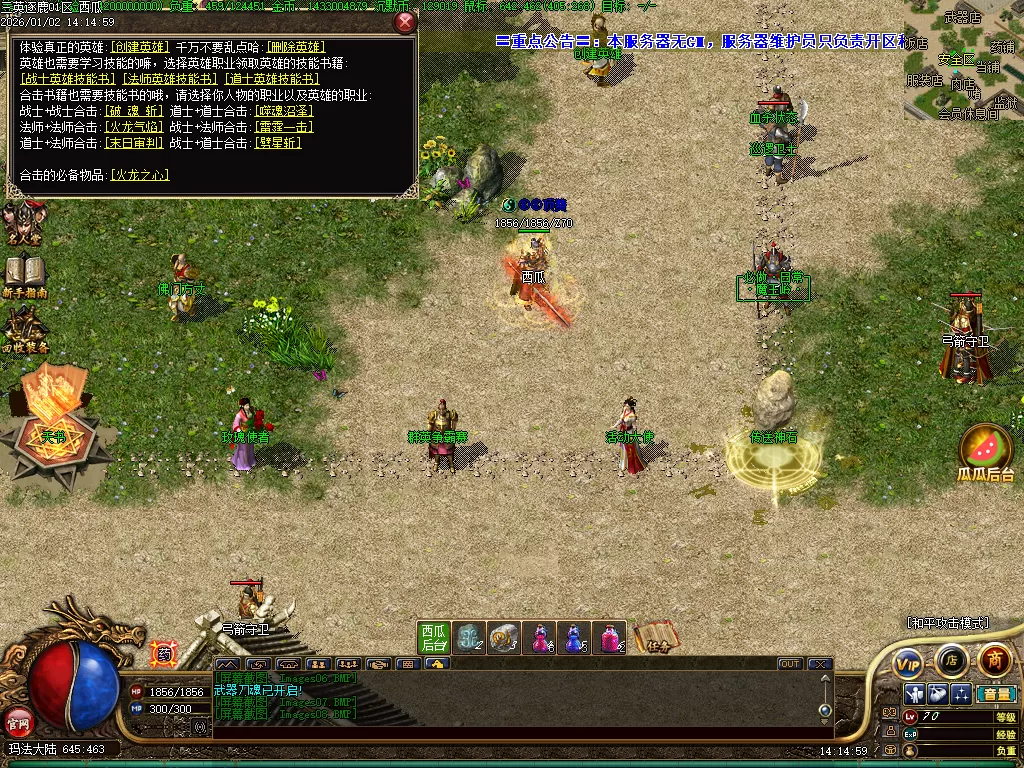Pick the 战士英雄技能书 link
Viewport: 1024px width, 768px height.
pyautogui.click(x=67, y=79)
